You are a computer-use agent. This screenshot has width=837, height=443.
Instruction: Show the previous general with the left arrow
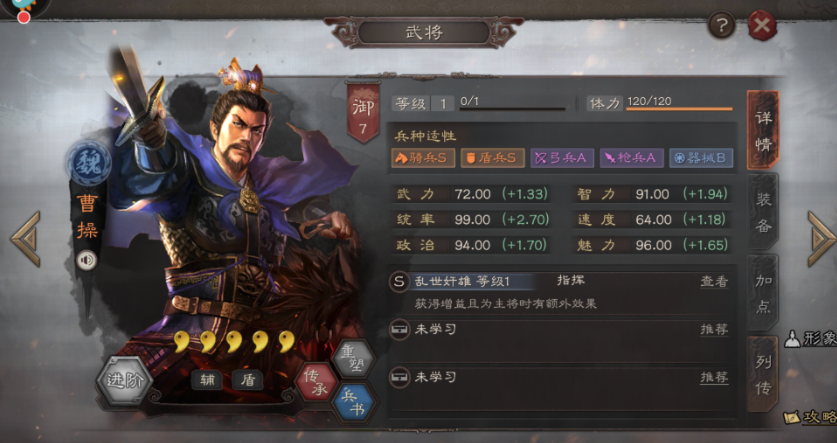pos(25,240)
